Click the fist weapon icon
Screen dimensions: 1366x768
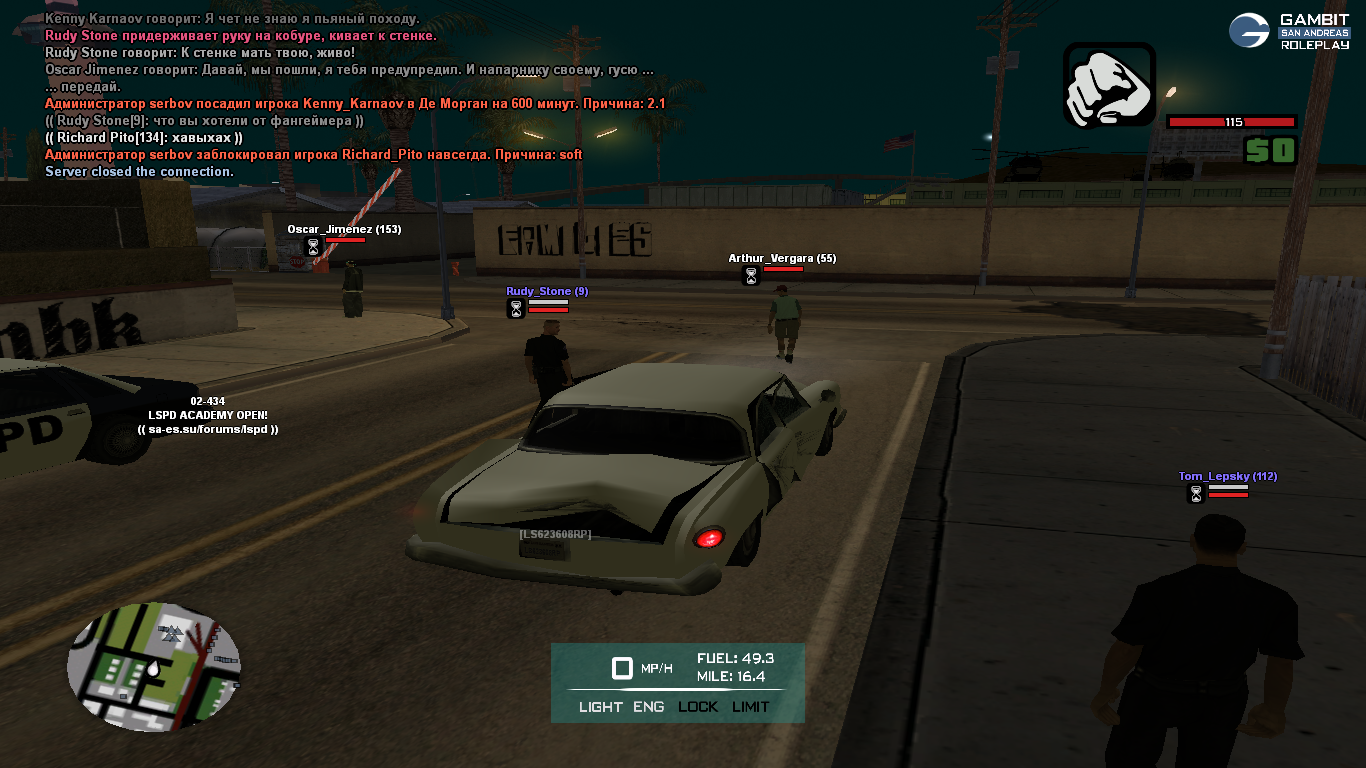click(1109, 85)
